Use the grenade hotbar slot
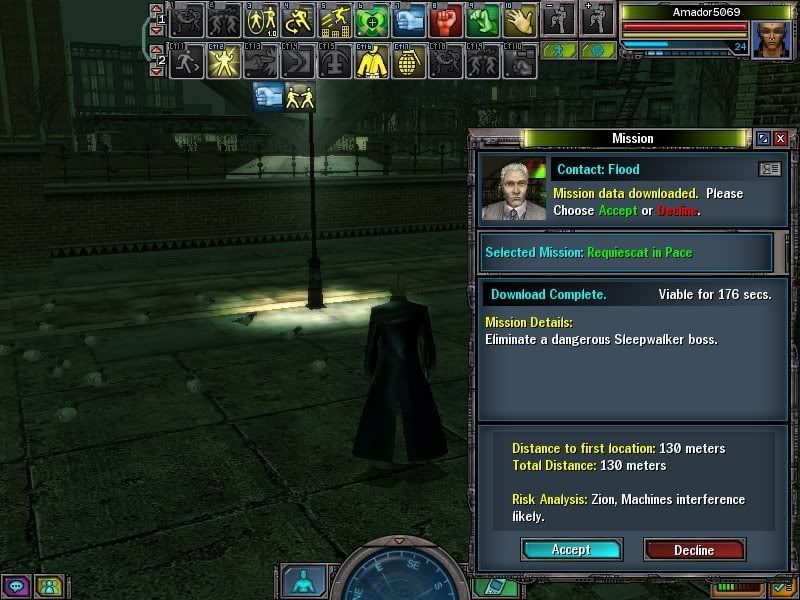 click(408, 62)
